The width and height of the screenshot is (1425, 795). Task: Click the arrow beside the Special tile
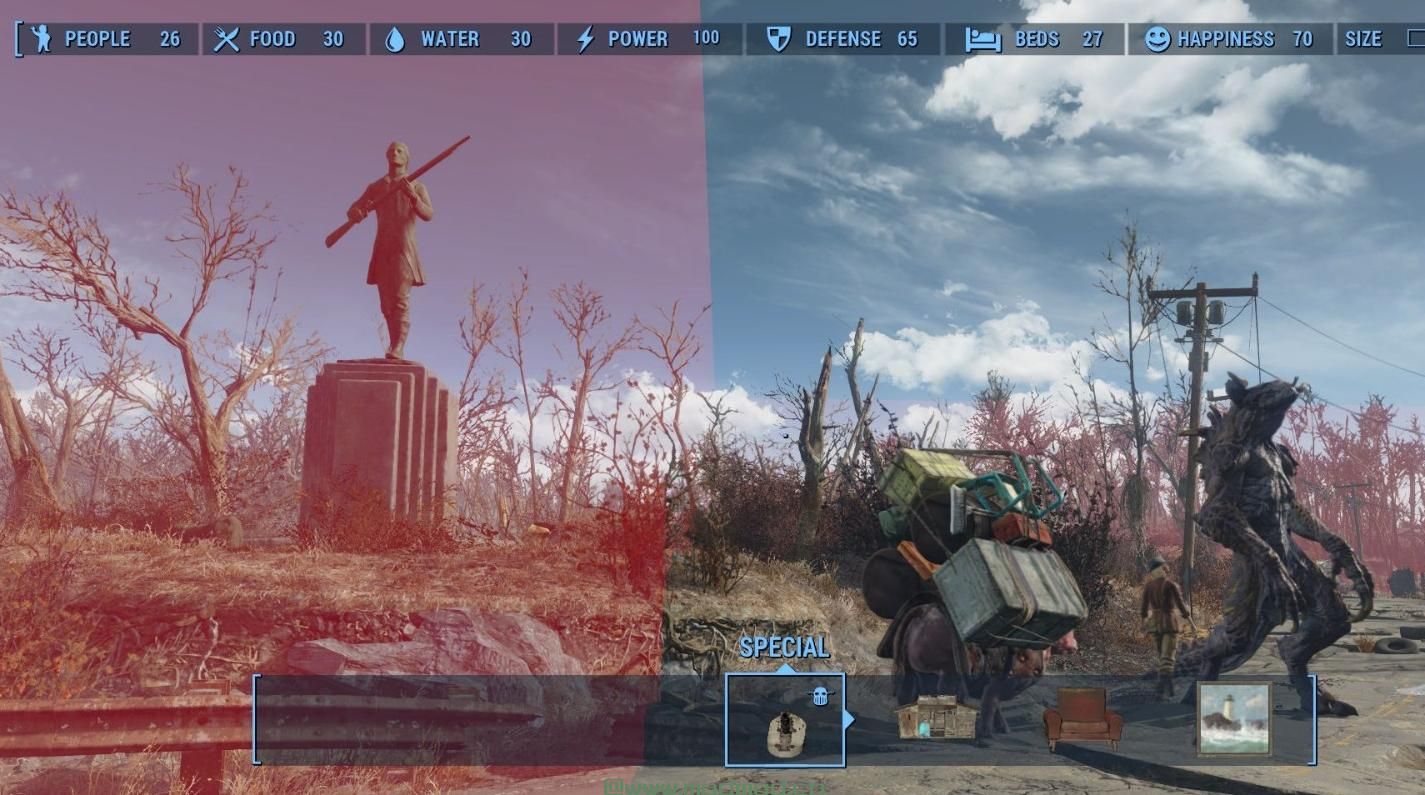(x=850, y=719)
